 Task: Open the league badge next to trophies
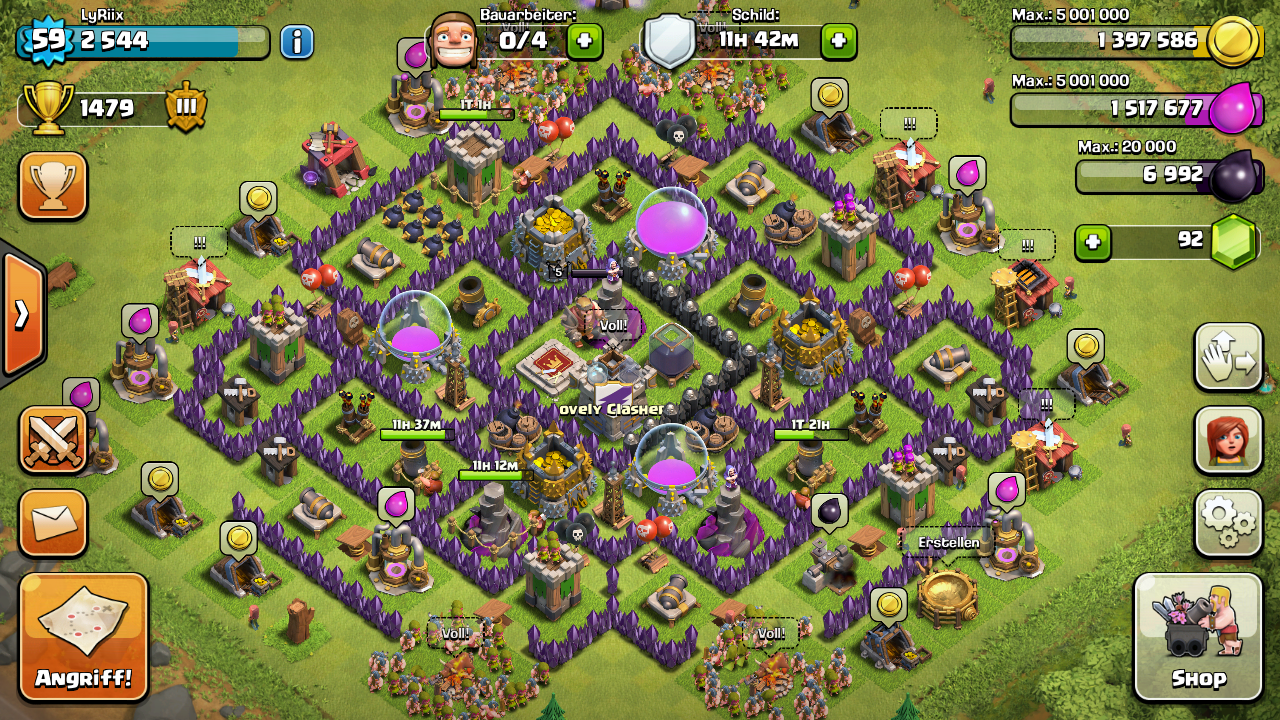point(186,108)
